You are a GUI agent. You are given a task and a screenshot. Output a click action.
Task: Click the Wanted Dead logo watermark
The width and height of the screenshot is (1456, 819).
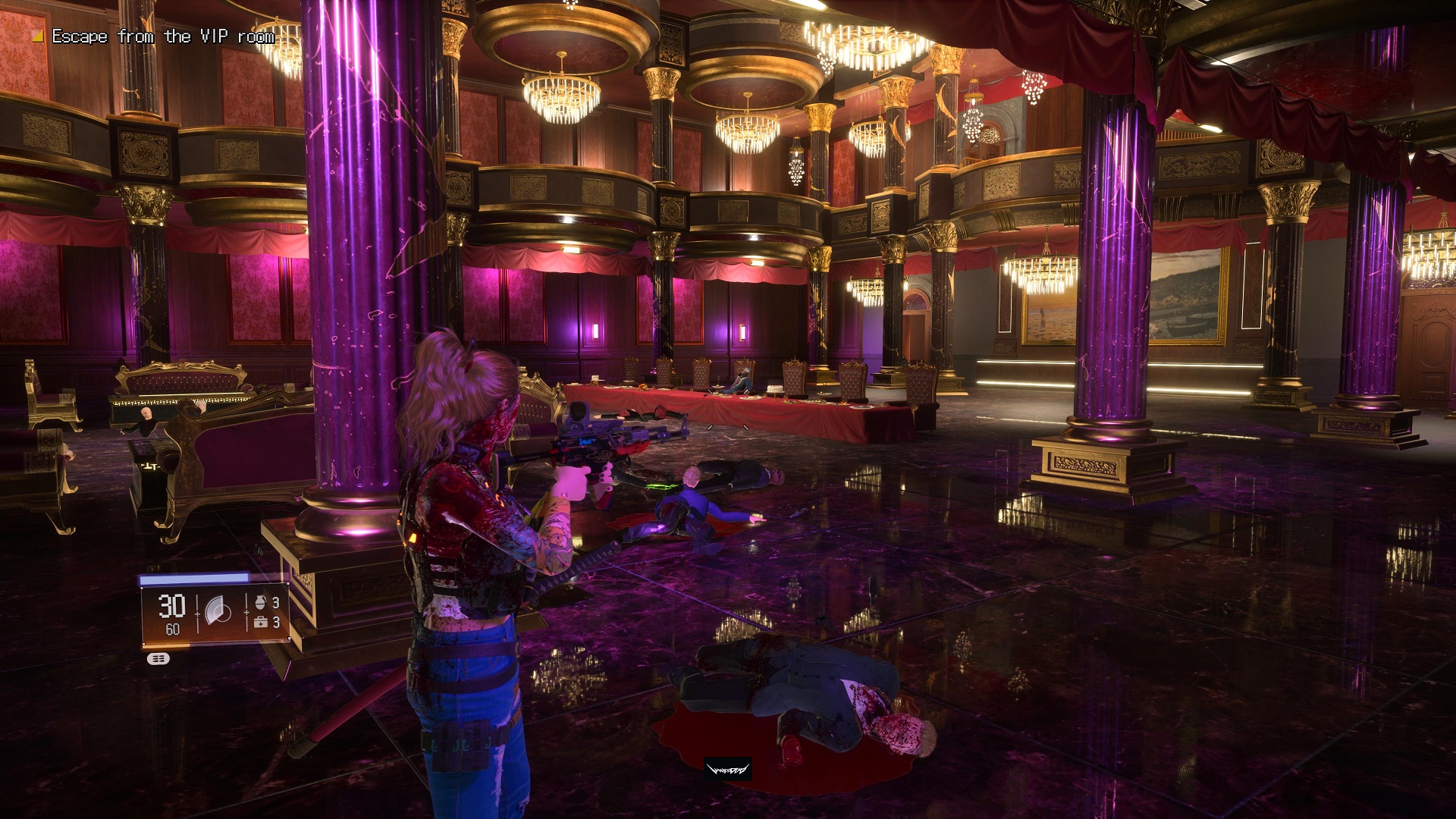[x=727, y=770]
